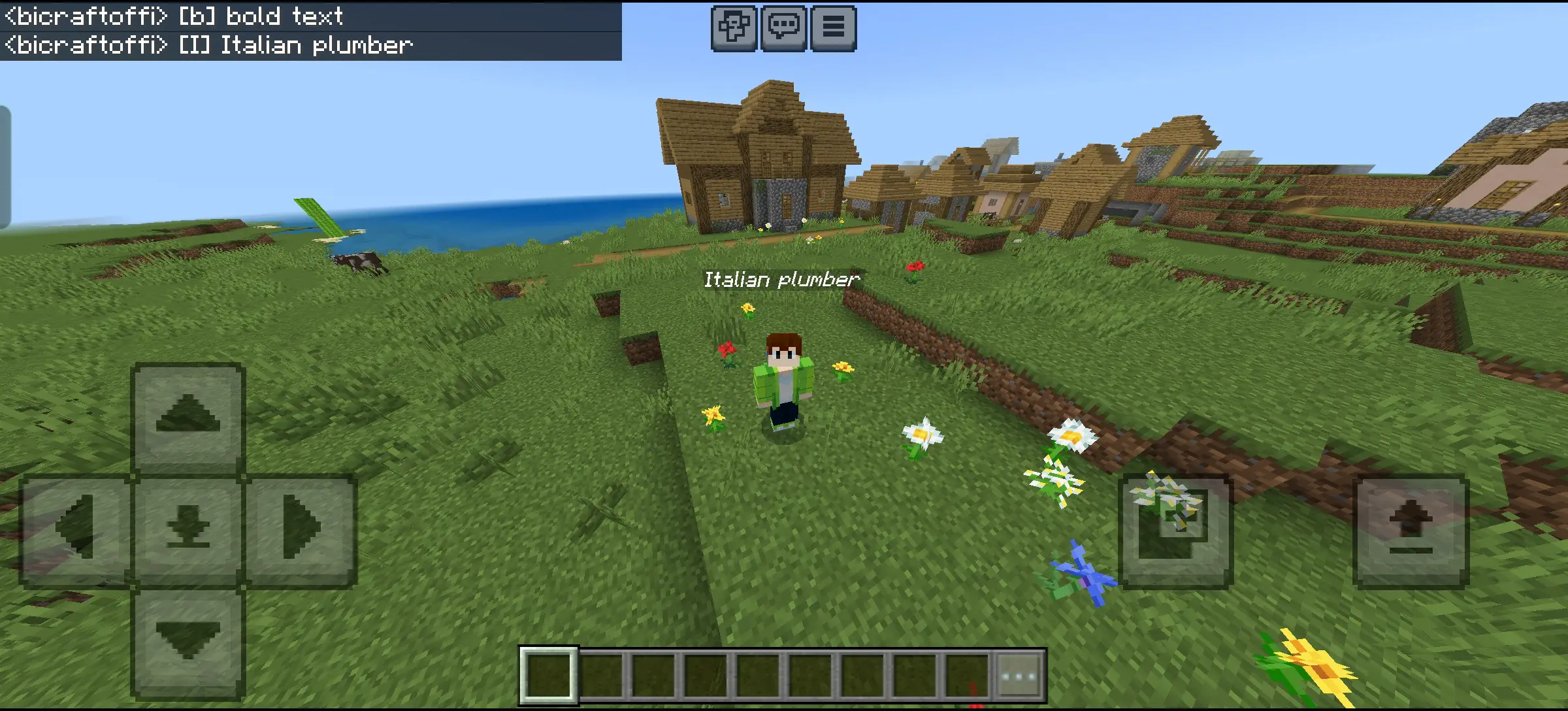Select the highlighted first hotbar slot
The width and height of the screenshot is (1568, 711).
pyautogui.click(x=549, y=676)
